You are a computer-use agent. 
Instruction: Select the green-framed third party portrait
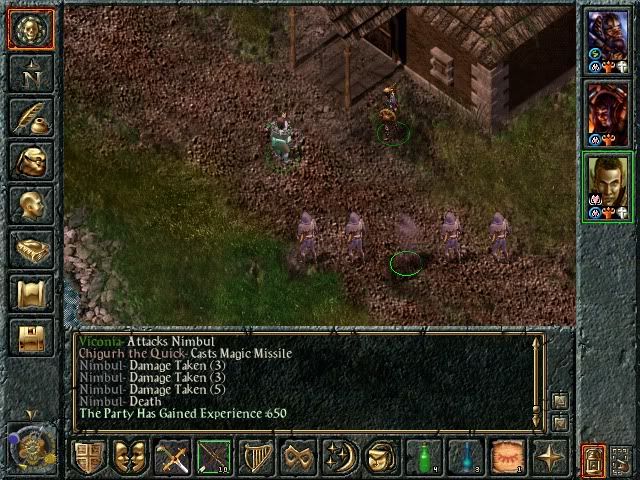[x=607, y=185]
